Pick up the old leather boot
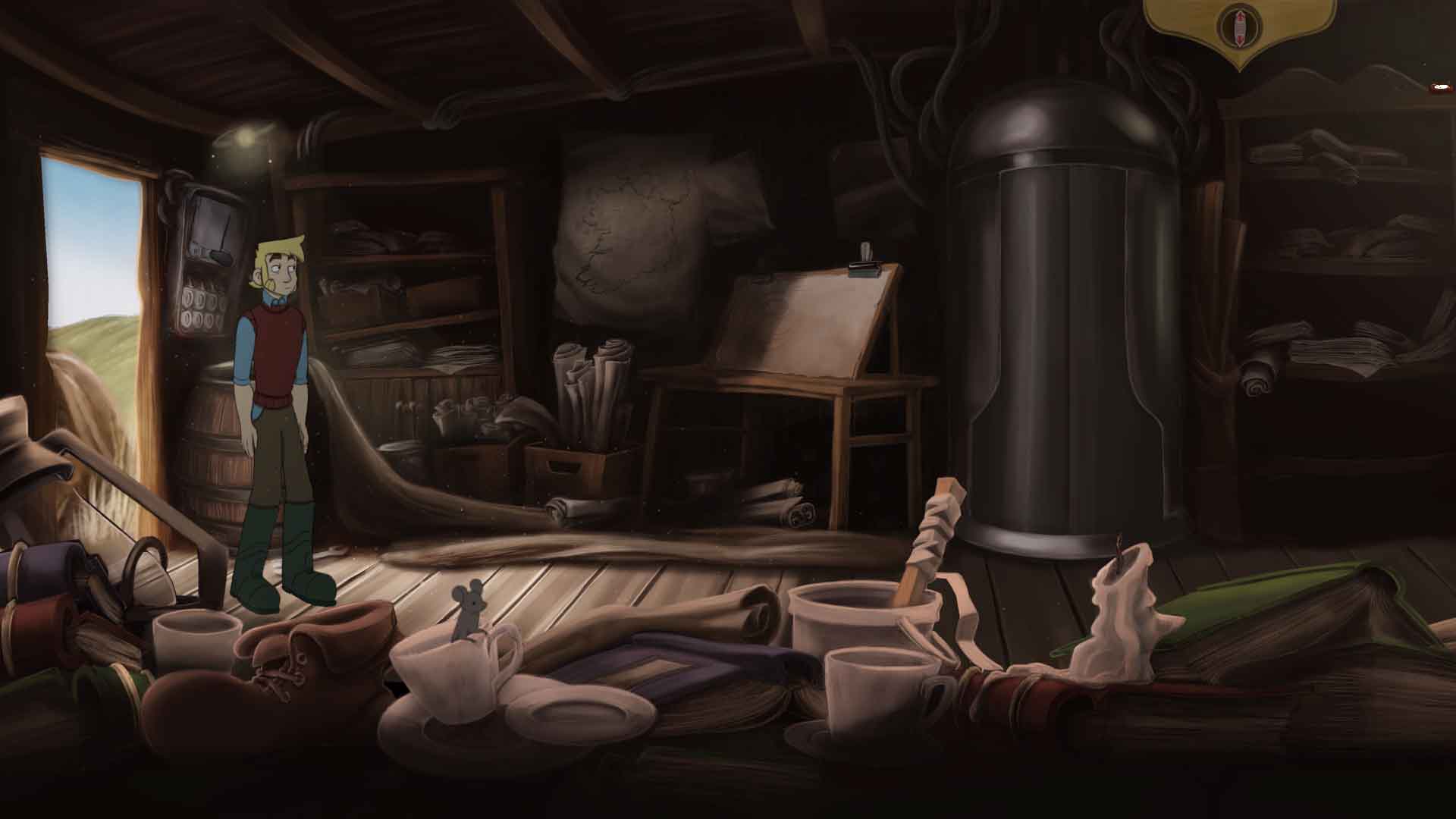Image resolution: width=1456 pixels, height=819 pixels. point(303,660)
